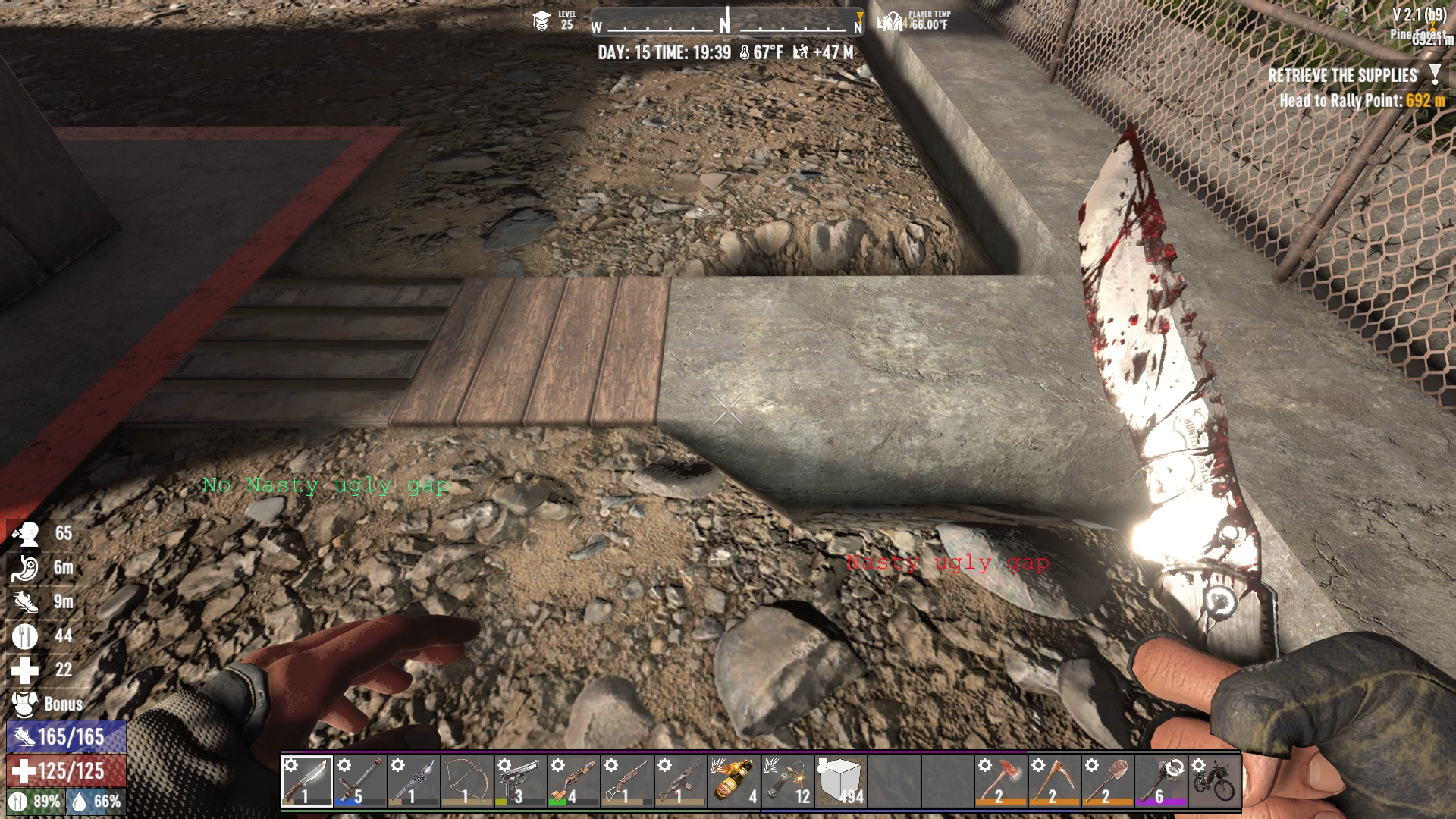Open the Retrieve the Supplies quest tracker
The width and height of the screenshot is (1456, 819).
[1342, 76]
